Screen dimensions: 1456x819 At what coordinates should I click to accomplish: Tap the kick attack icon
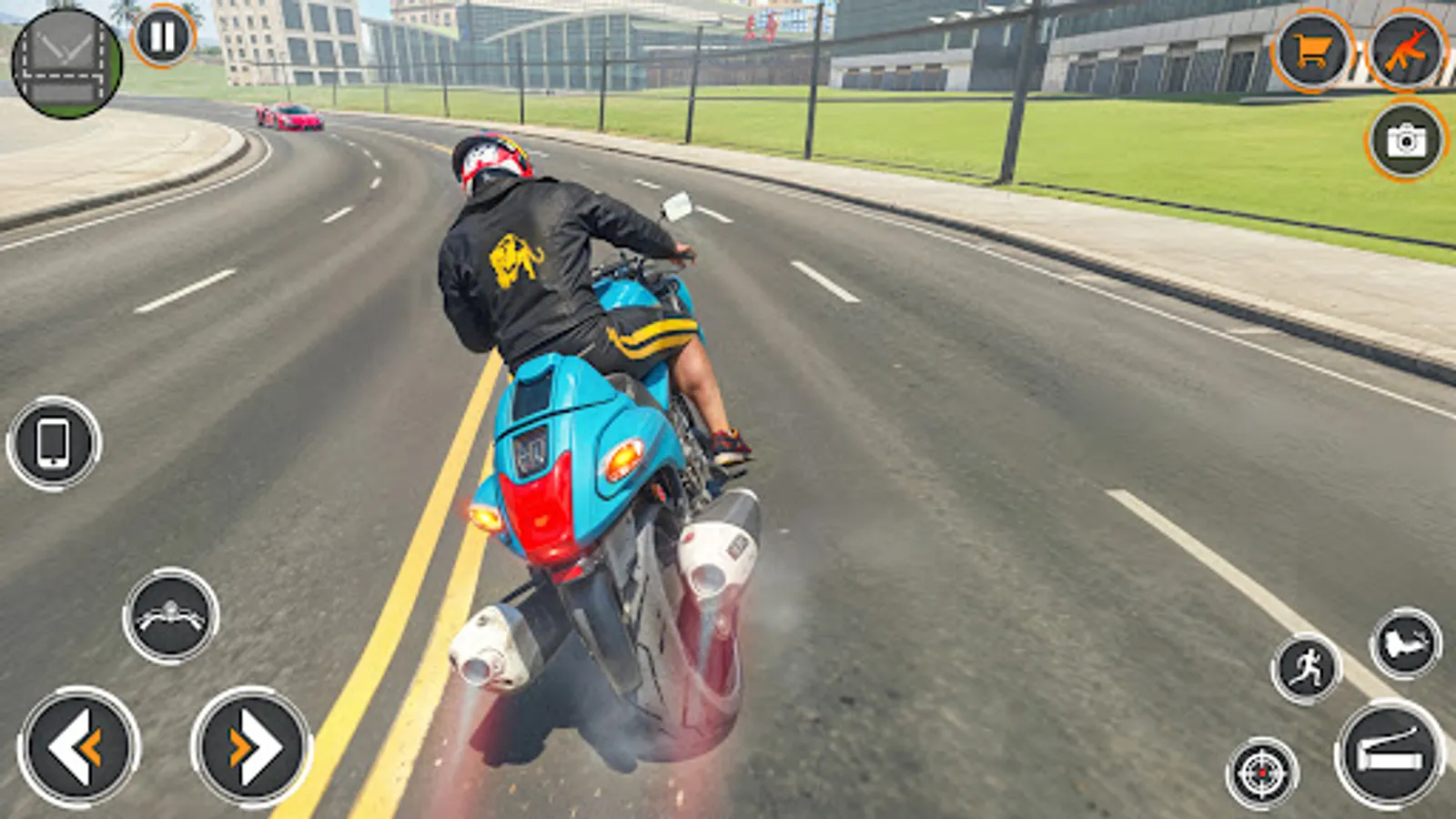click(1406, 643)
